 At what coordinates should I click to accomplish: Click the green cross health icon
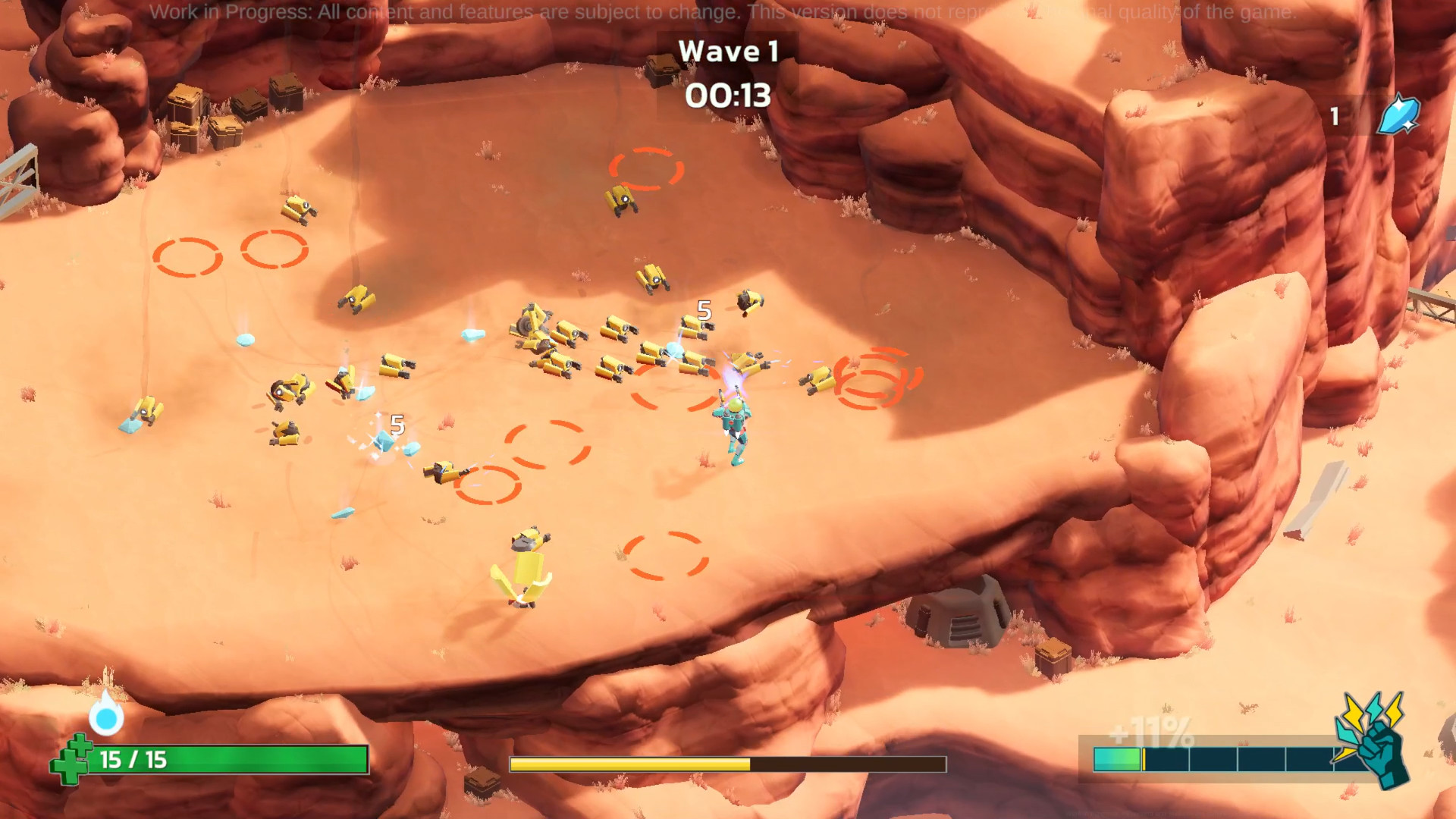pos(71,760)
